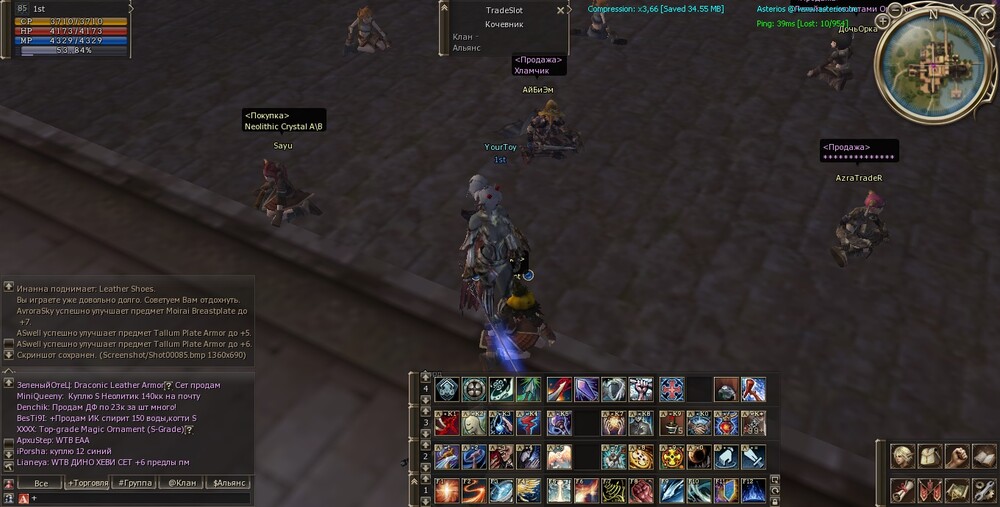Open the actions fist icon
The width and height of the screenshot is (1000, 507).
coord(957,457)
